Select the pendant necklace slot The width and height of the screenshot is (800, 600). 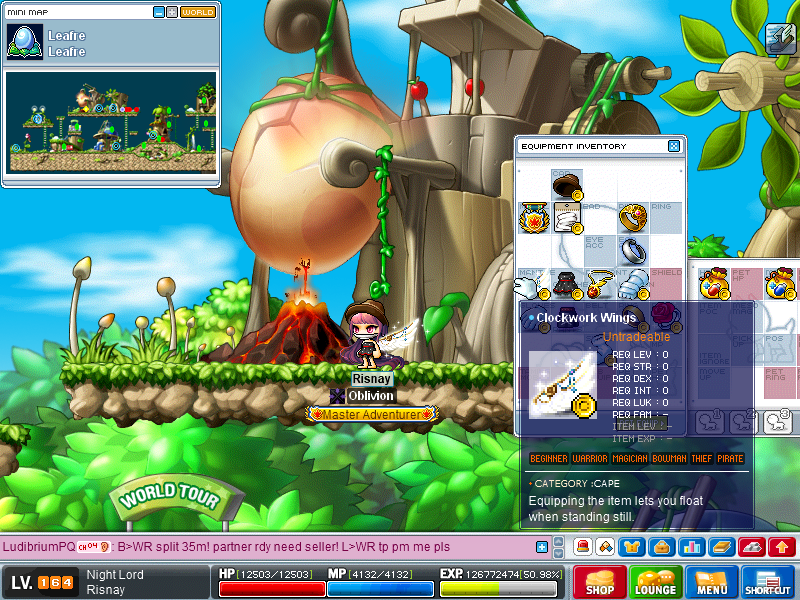pos(599,283)
